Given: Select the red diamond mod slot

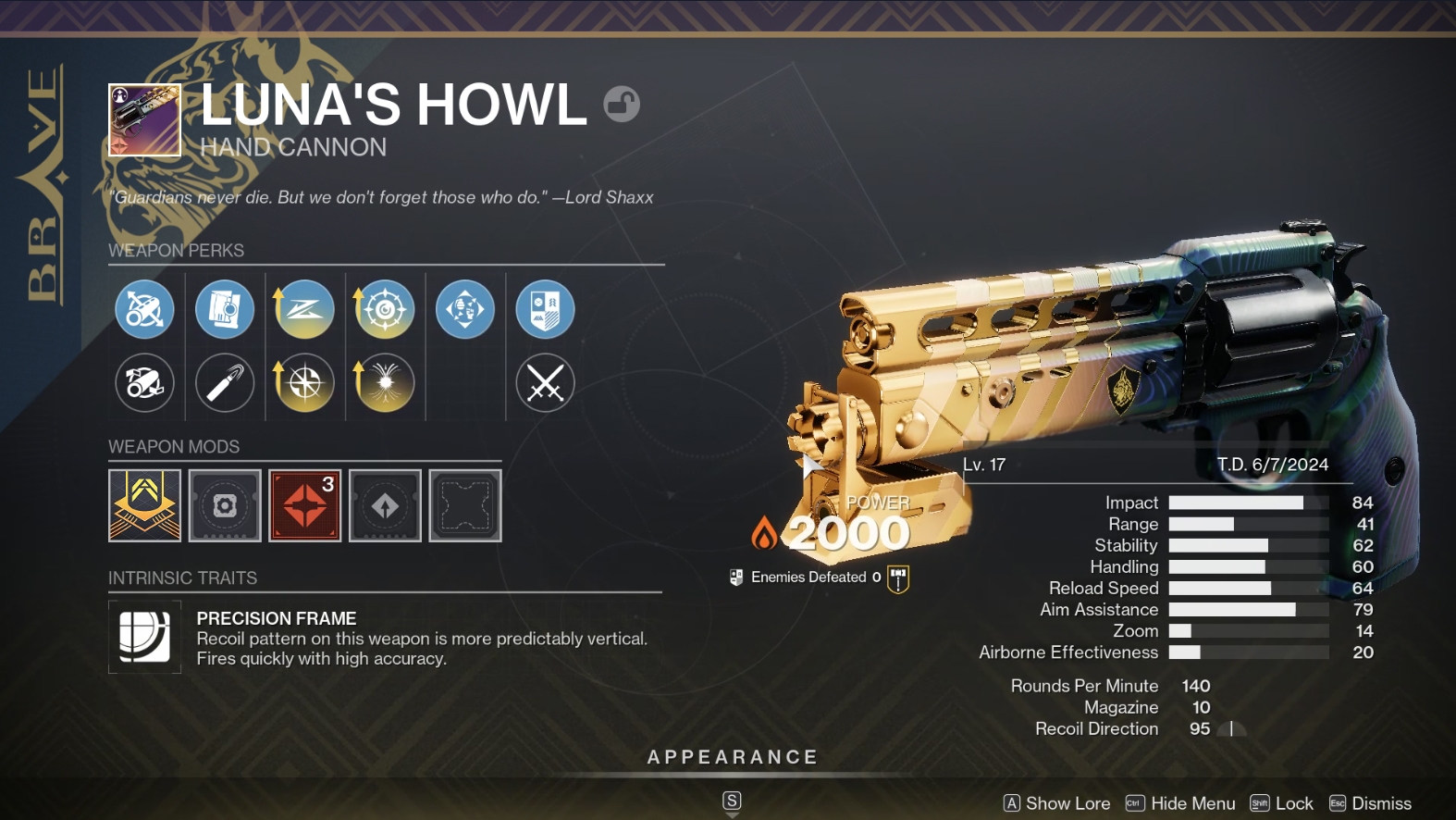Looking at the screenshot, I should click(304, 505).
